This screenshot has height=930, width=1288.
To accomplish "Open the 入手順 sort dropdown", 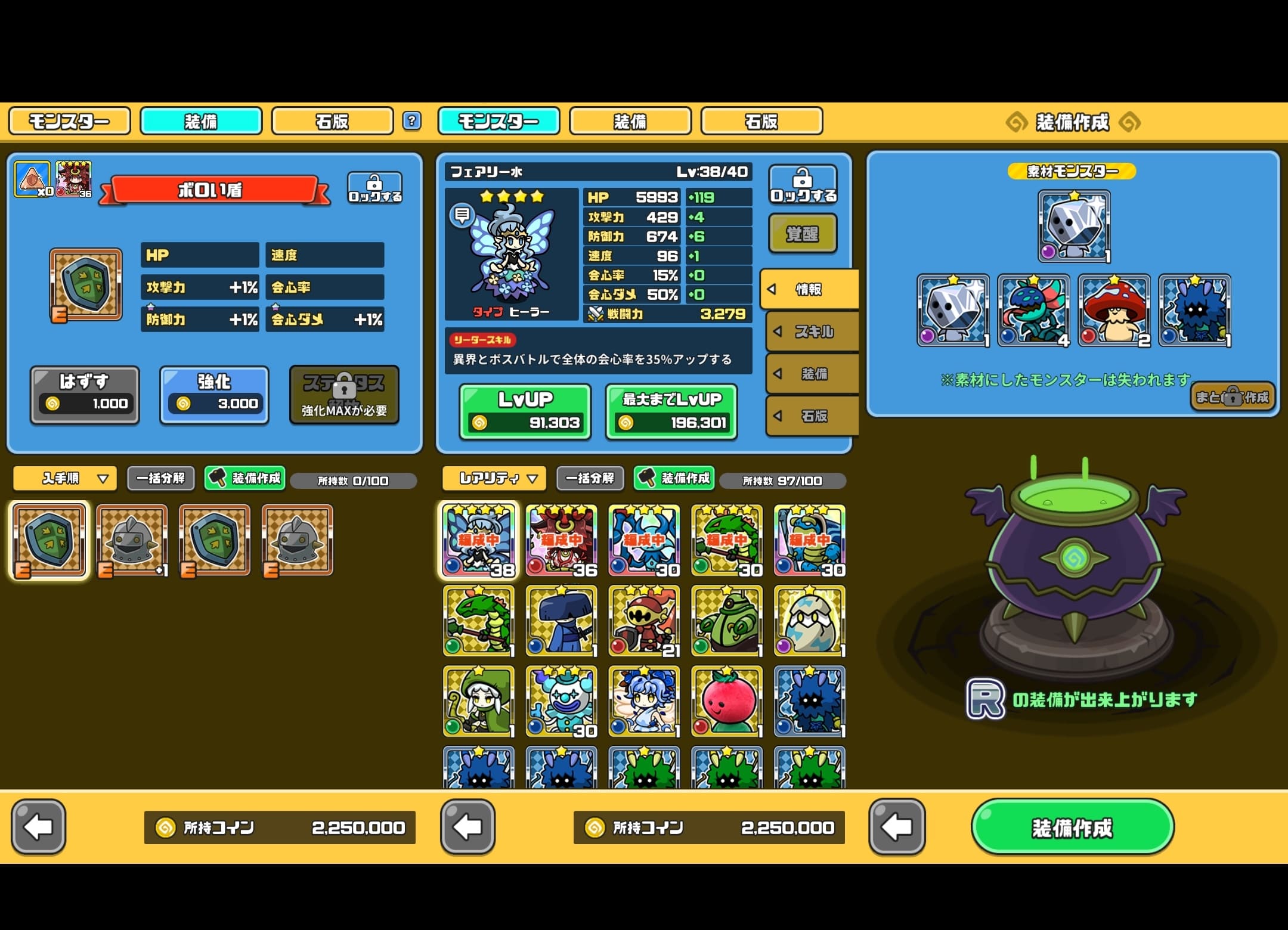I will click(65, 478).
